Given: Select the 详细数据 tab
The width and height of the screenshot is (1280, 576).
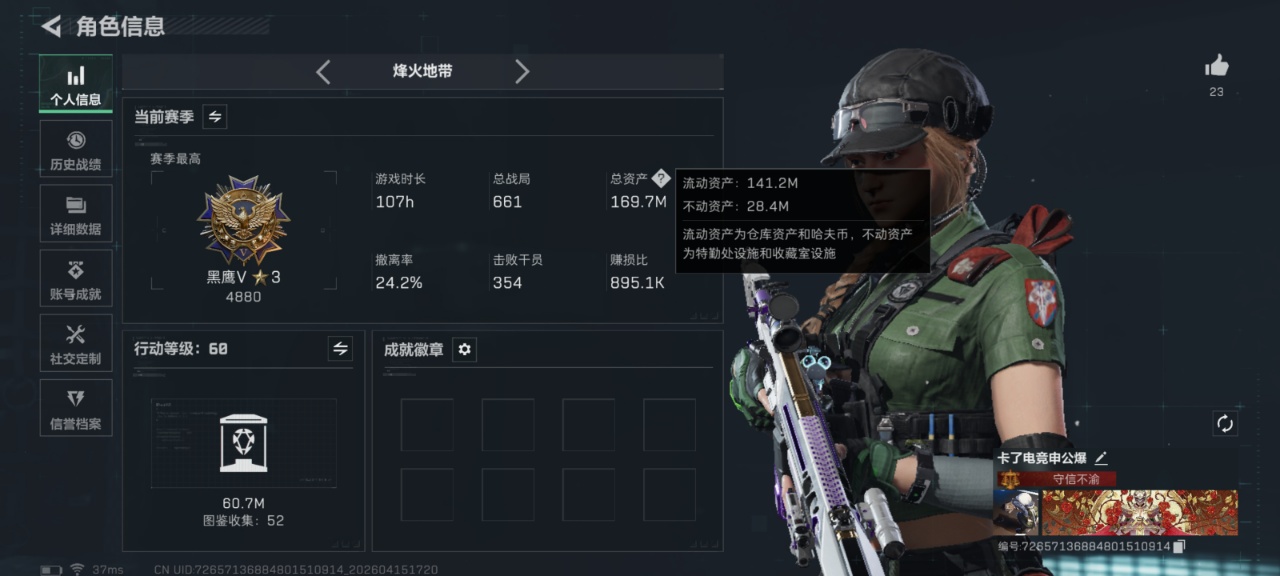Looking at the screenshot, I should [x=76, y=214].
